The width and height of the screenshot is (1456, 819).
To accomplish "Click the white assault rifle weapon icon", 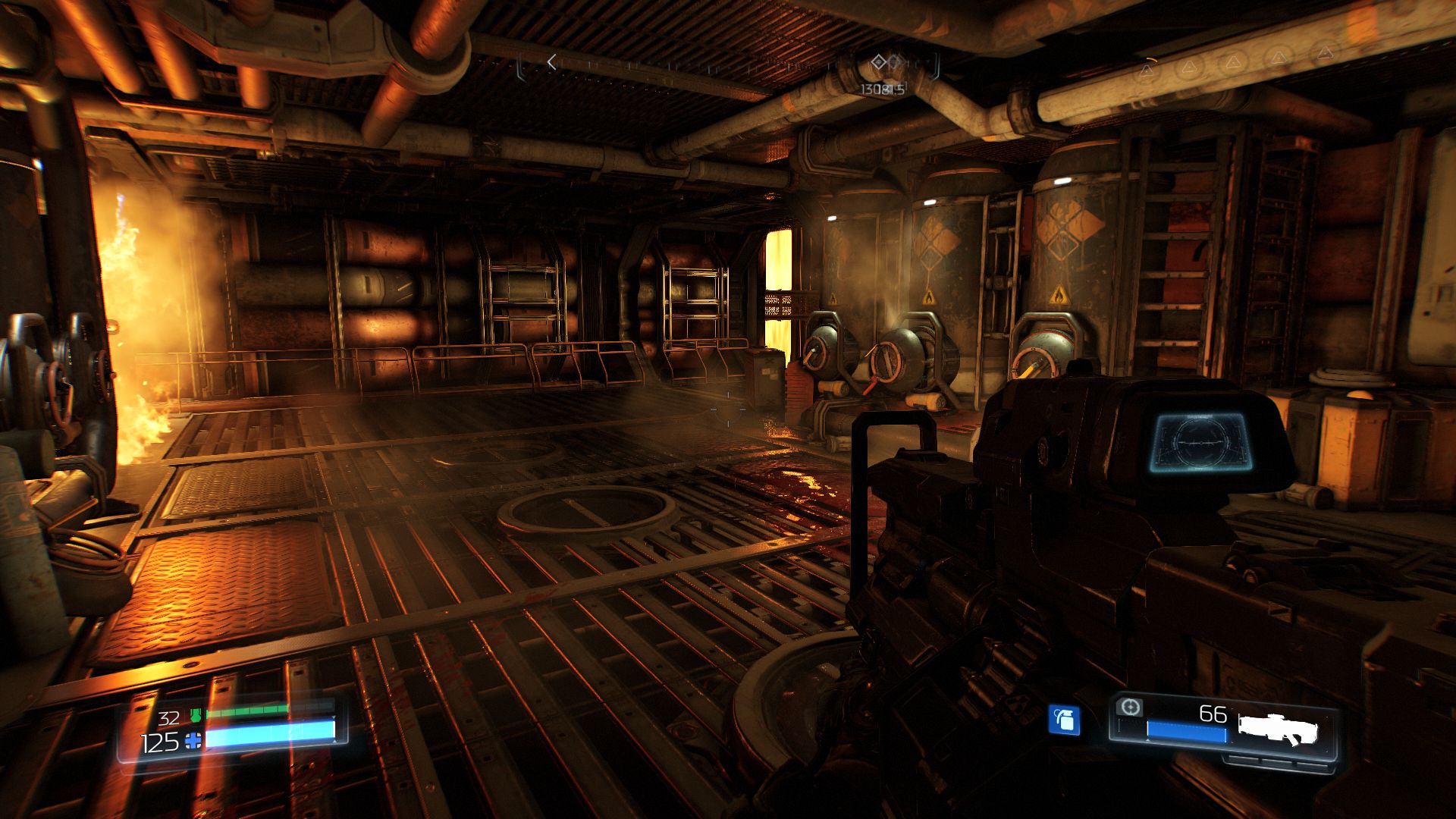I will tap(1278, 728).
